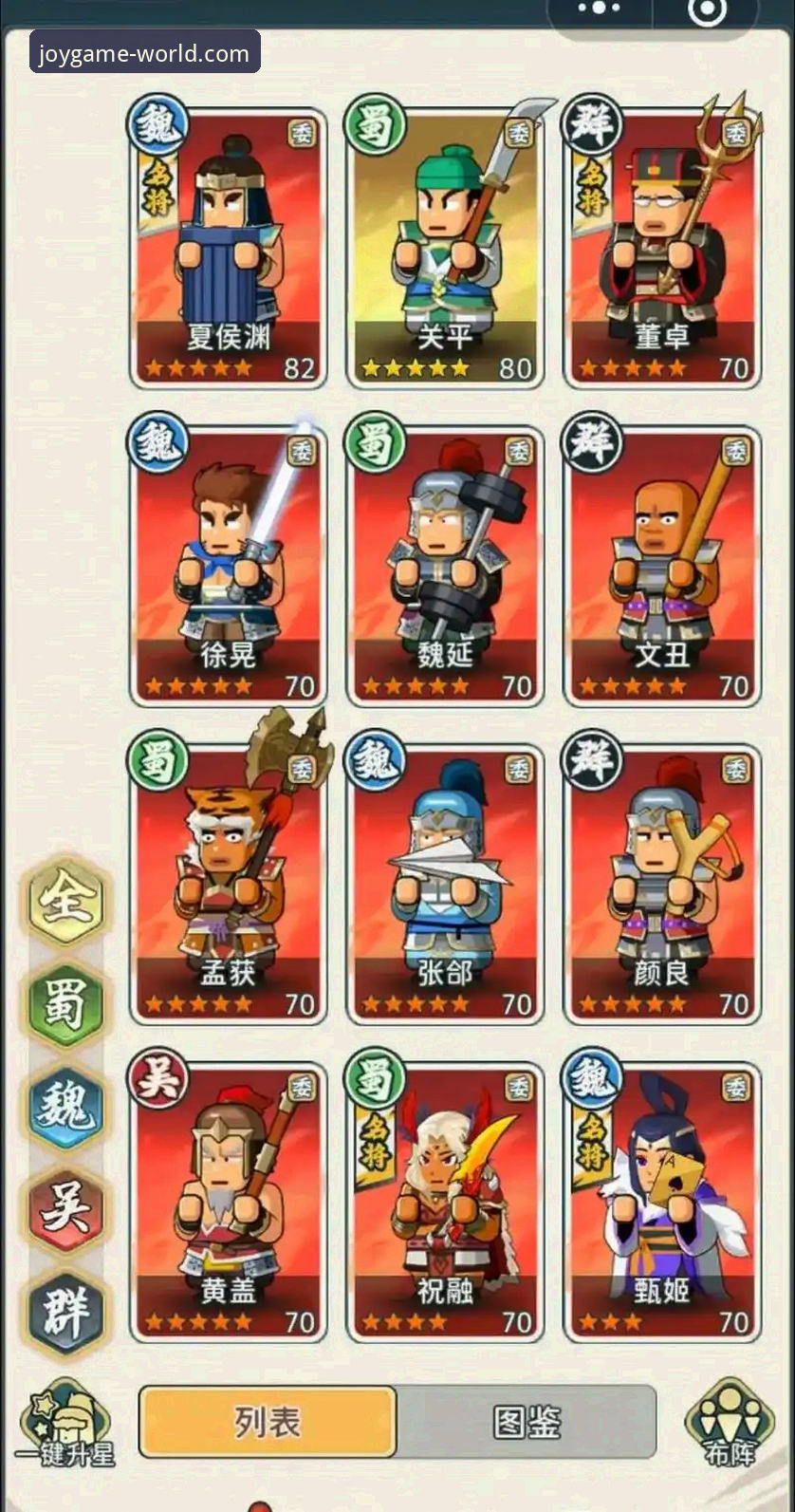The height and width of the screenshot is (1512, 795).
Task: Choose the 张郃 hero card
Action: pyautogui.click(x=445, y=884)
